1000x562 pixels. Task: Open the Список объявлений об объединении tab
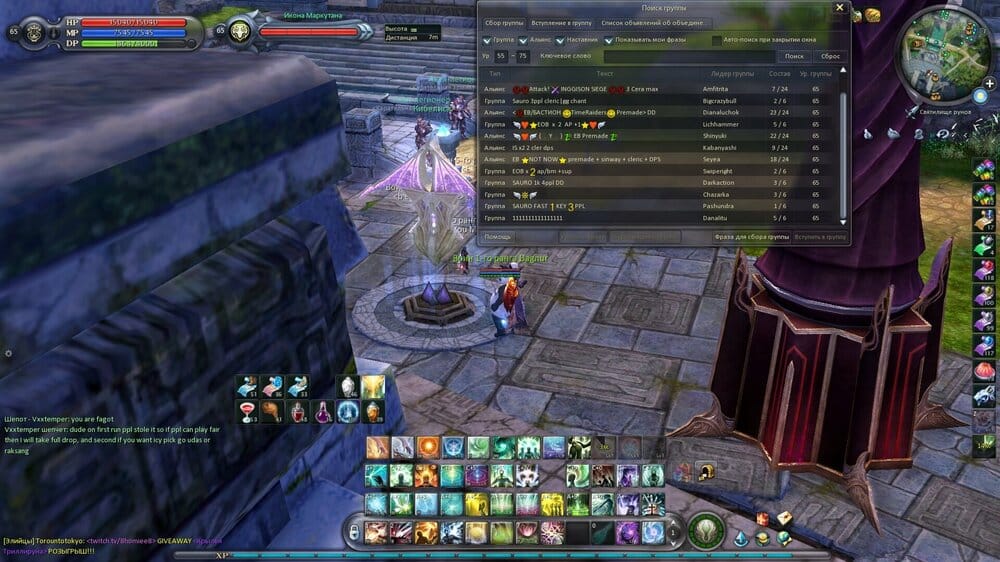[x=652, y=22]
